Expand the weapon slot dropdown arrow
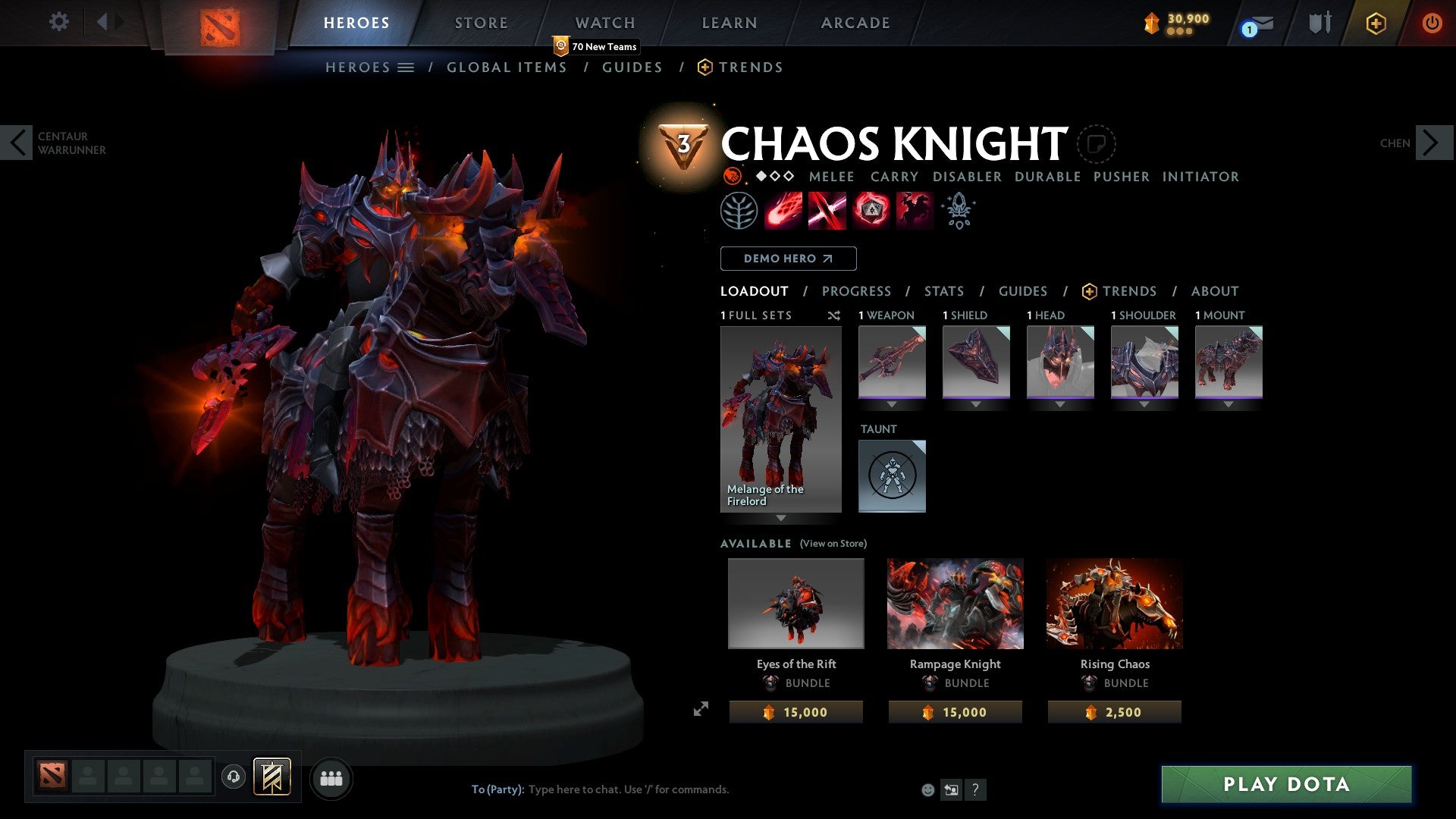Image resolution: width=1456 pixels, height=819 pixels. coord(893,404)
